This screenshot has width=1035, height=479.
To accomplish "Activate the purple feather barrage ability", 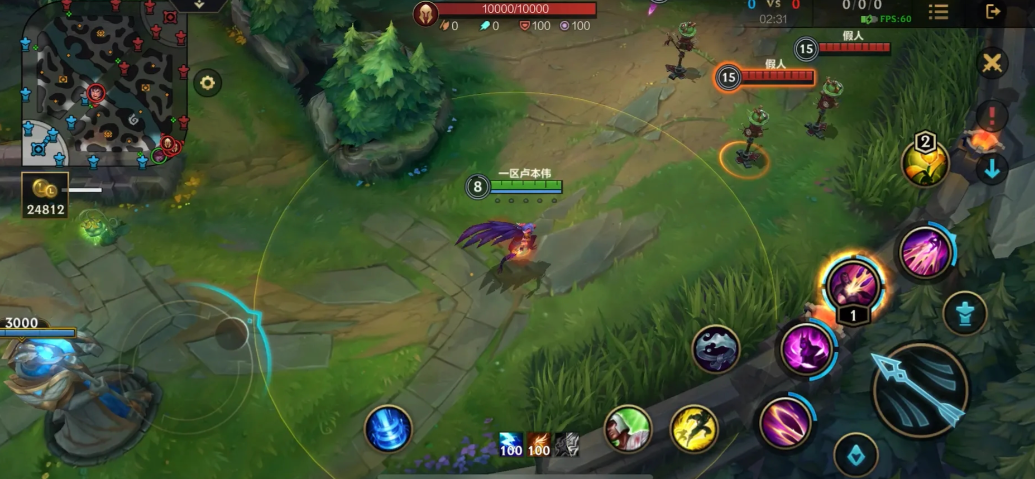I will pyautogui.click(x=924, y=253).
